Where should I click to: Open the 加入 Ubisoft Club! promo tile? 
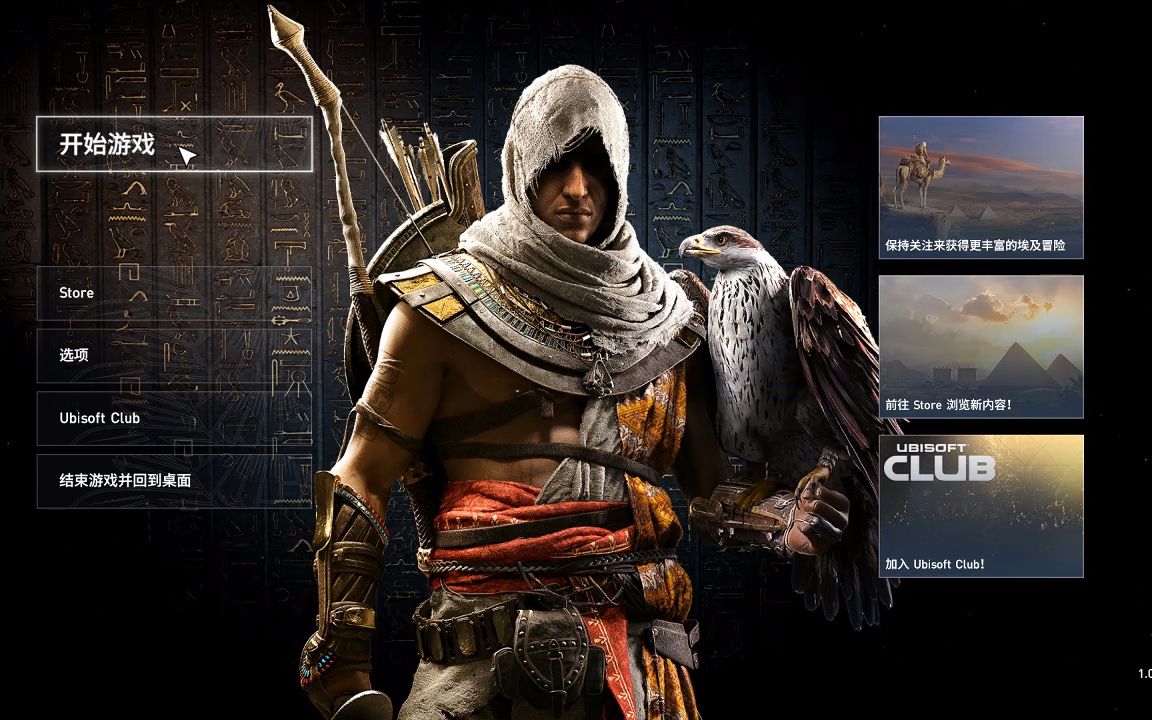980,505
